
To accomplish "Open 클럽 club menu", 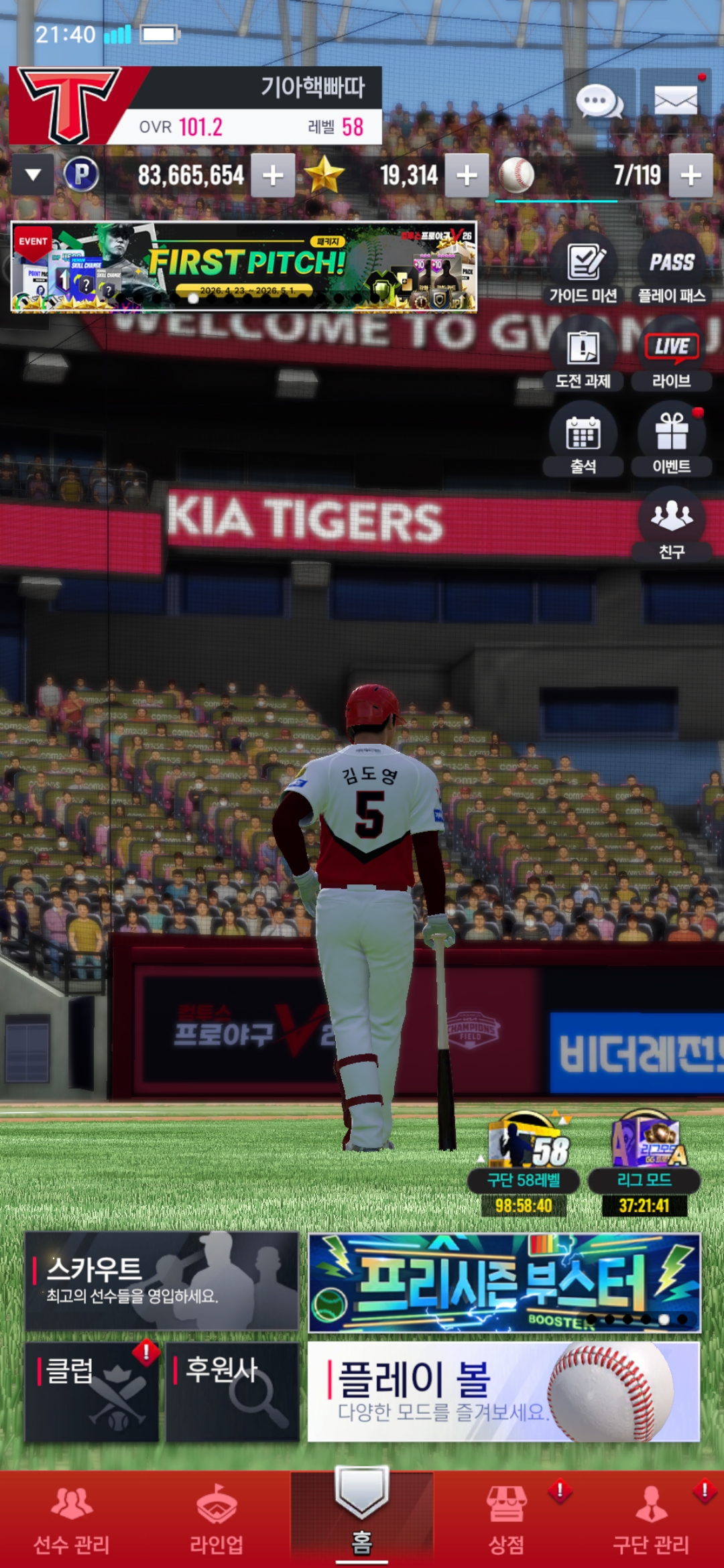I will coord(92,1391).
